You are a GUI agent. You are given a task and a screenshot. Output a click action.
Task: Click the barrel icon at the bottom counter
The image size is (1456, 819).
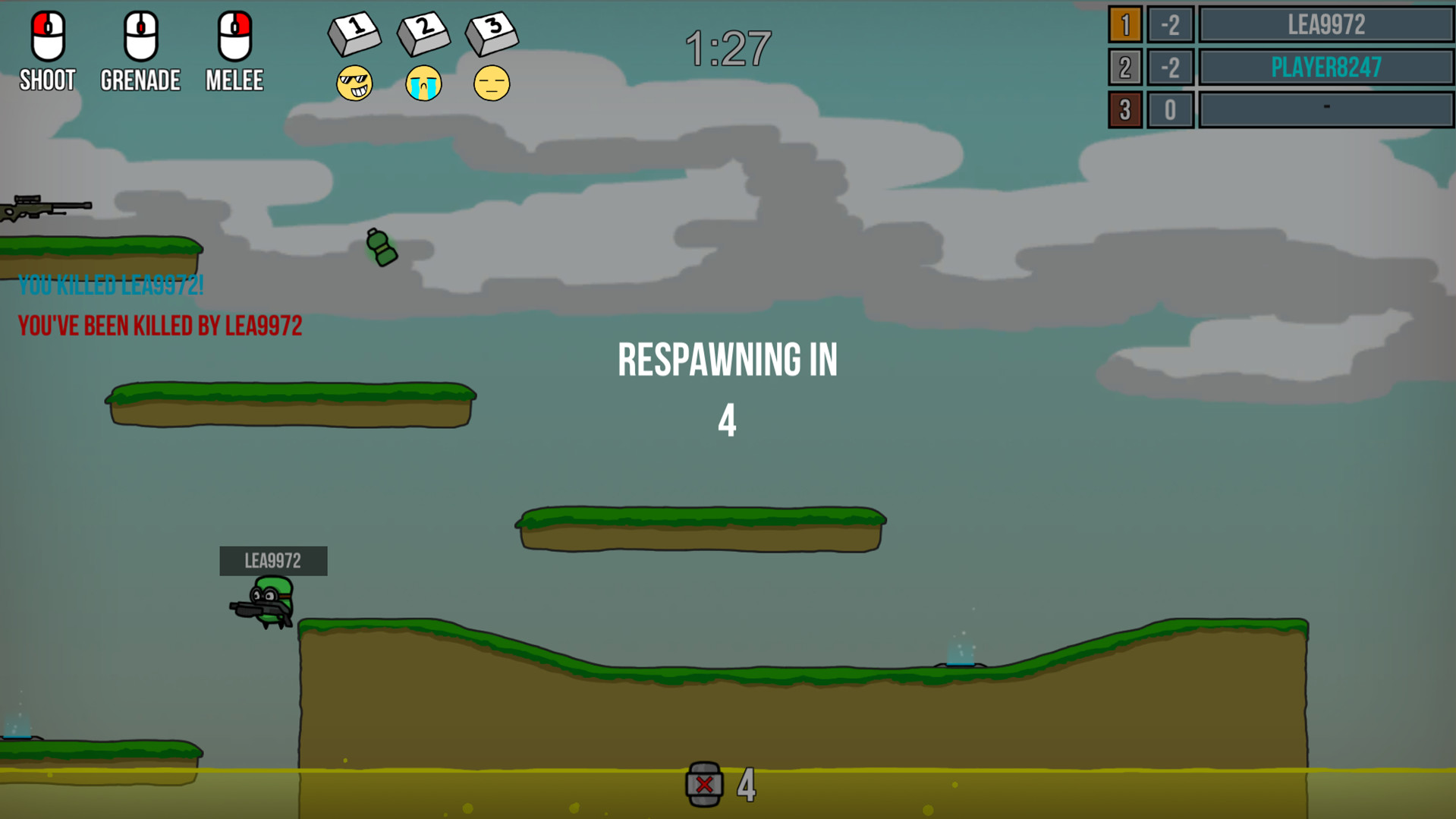point(704,785)
